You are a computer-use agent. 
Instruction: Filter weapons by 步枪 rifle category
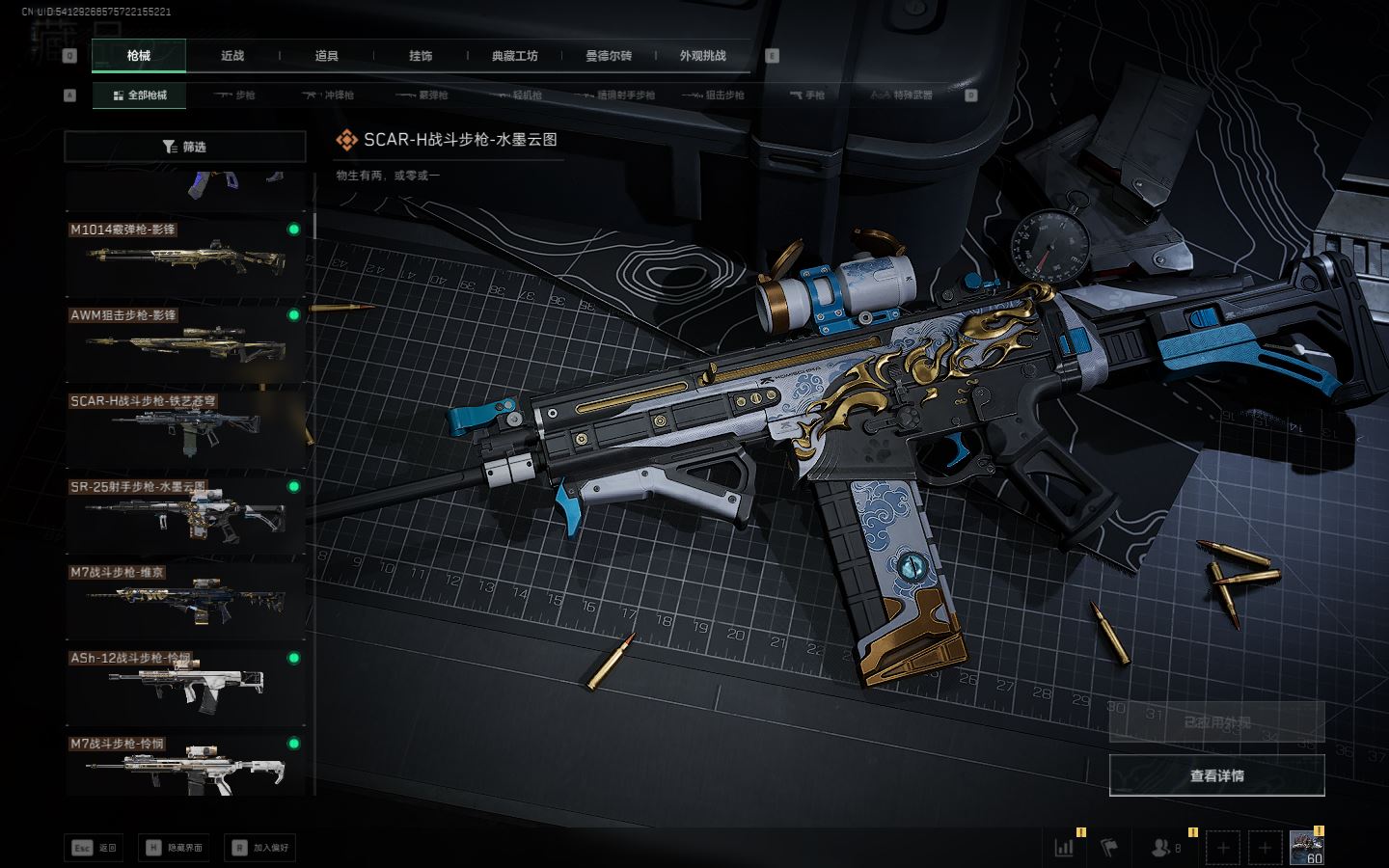pos(234,95)
